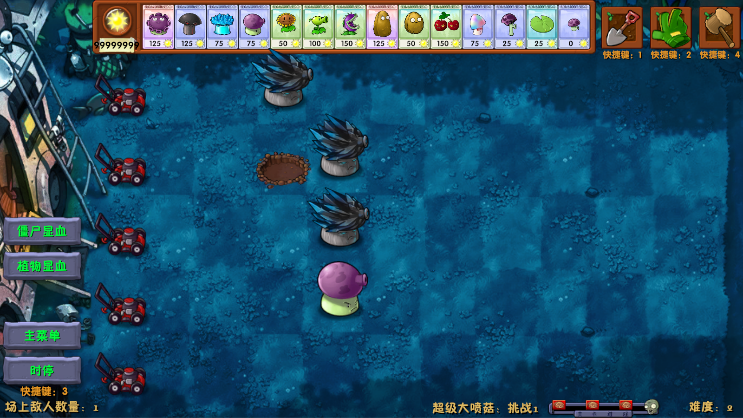Image resolution: width=743 pixels, height=418 pixels.
Task: Toggle the 植物显血 plant health display
Action: [x=41, y=266]
